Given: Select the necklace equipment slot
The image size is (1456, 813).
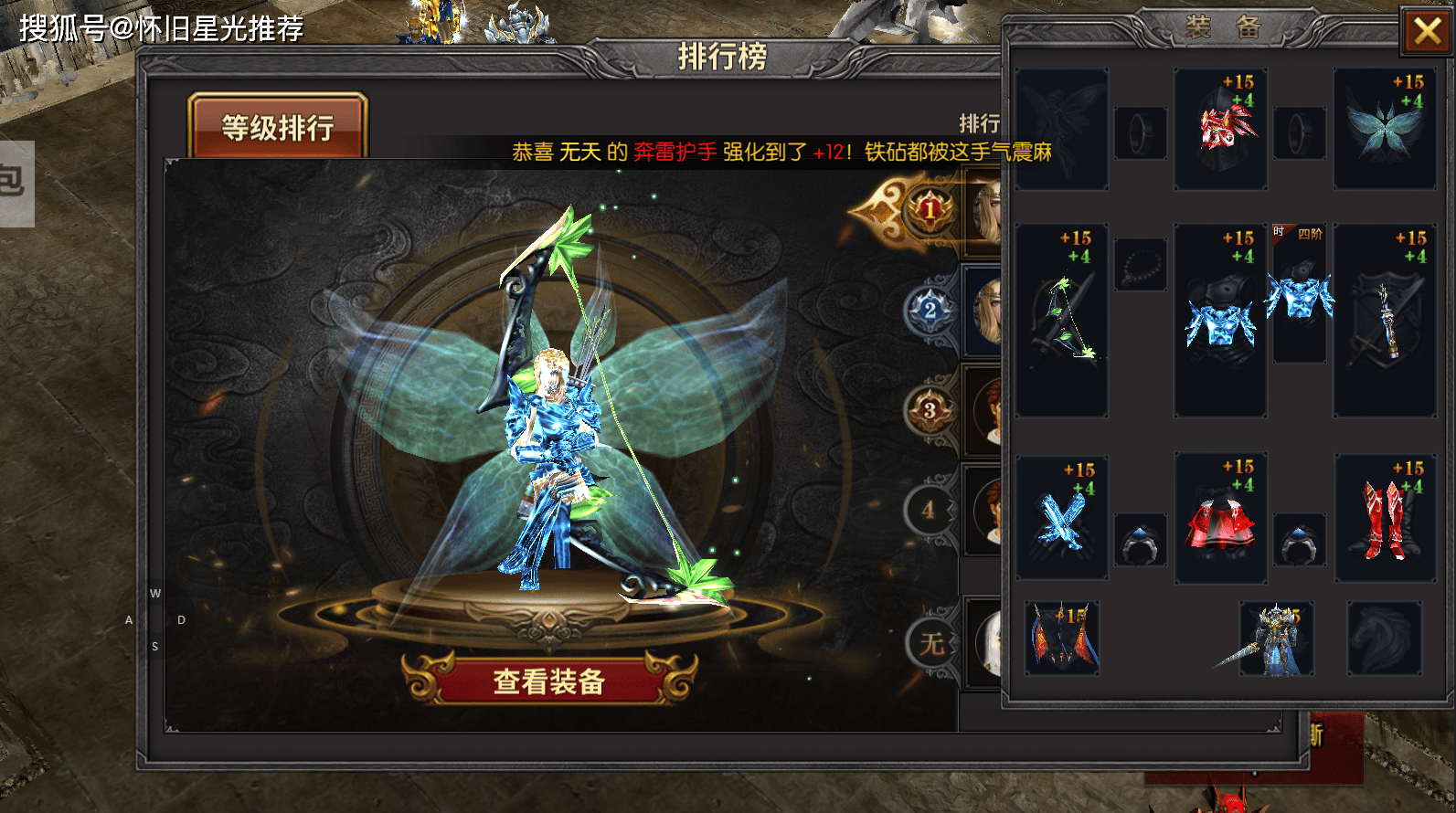Looking at the screenshot, I should click(1140, 265).
